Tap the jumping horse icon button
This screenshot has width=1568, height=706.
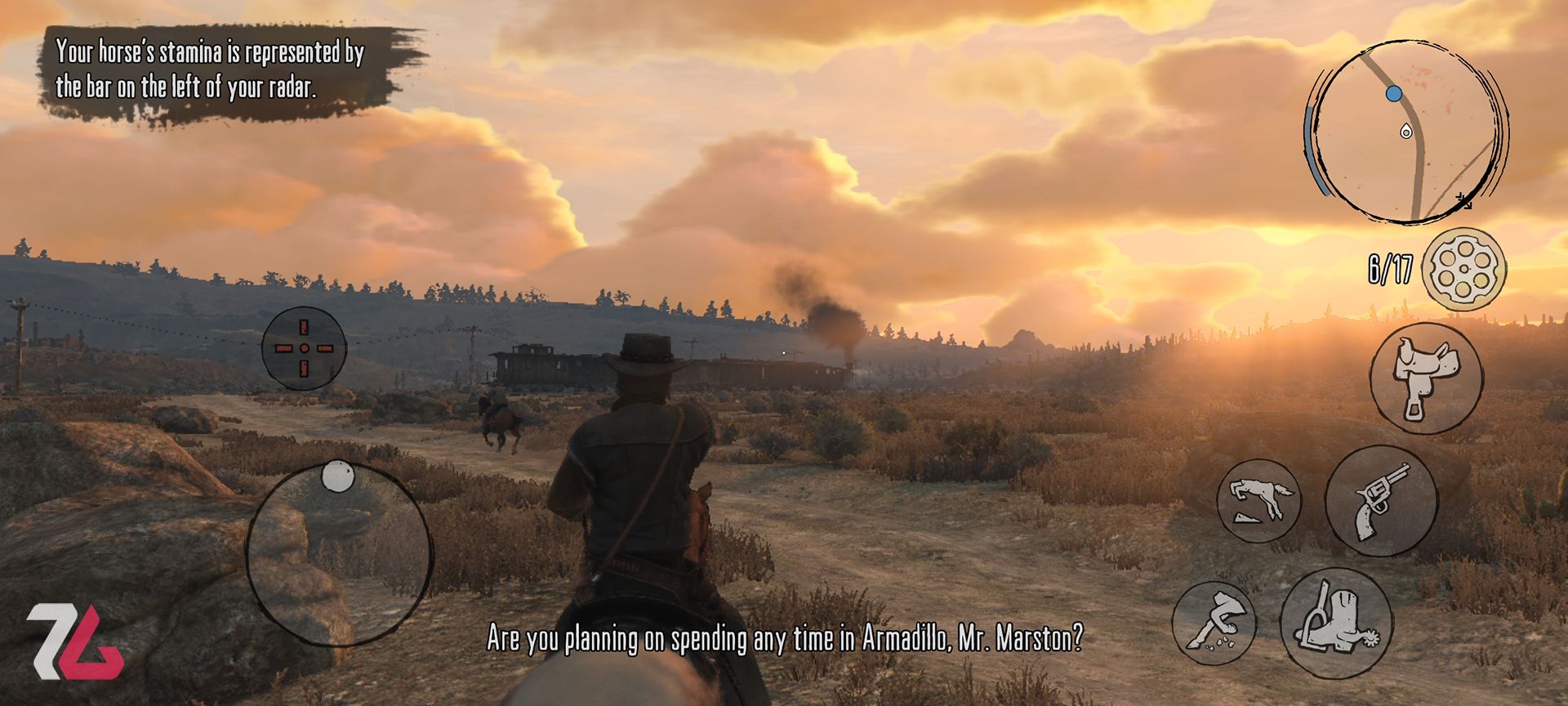(x=1258, y=500)
